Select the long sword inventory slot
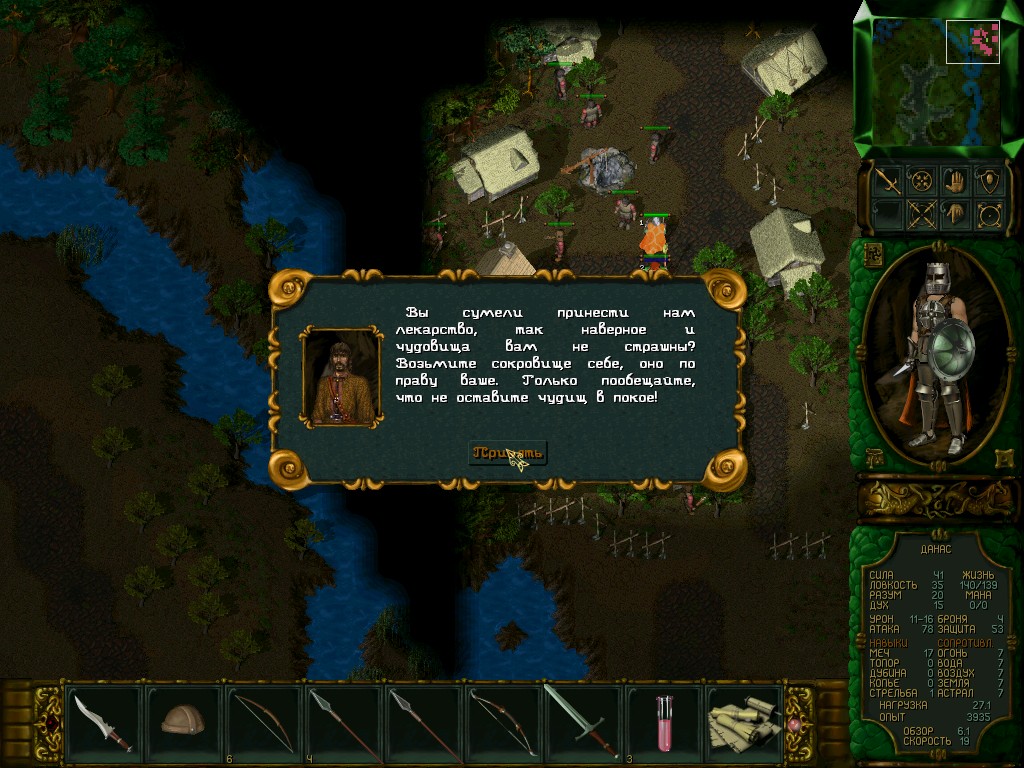Viewport: 1024px width, 768px height. 582,720
